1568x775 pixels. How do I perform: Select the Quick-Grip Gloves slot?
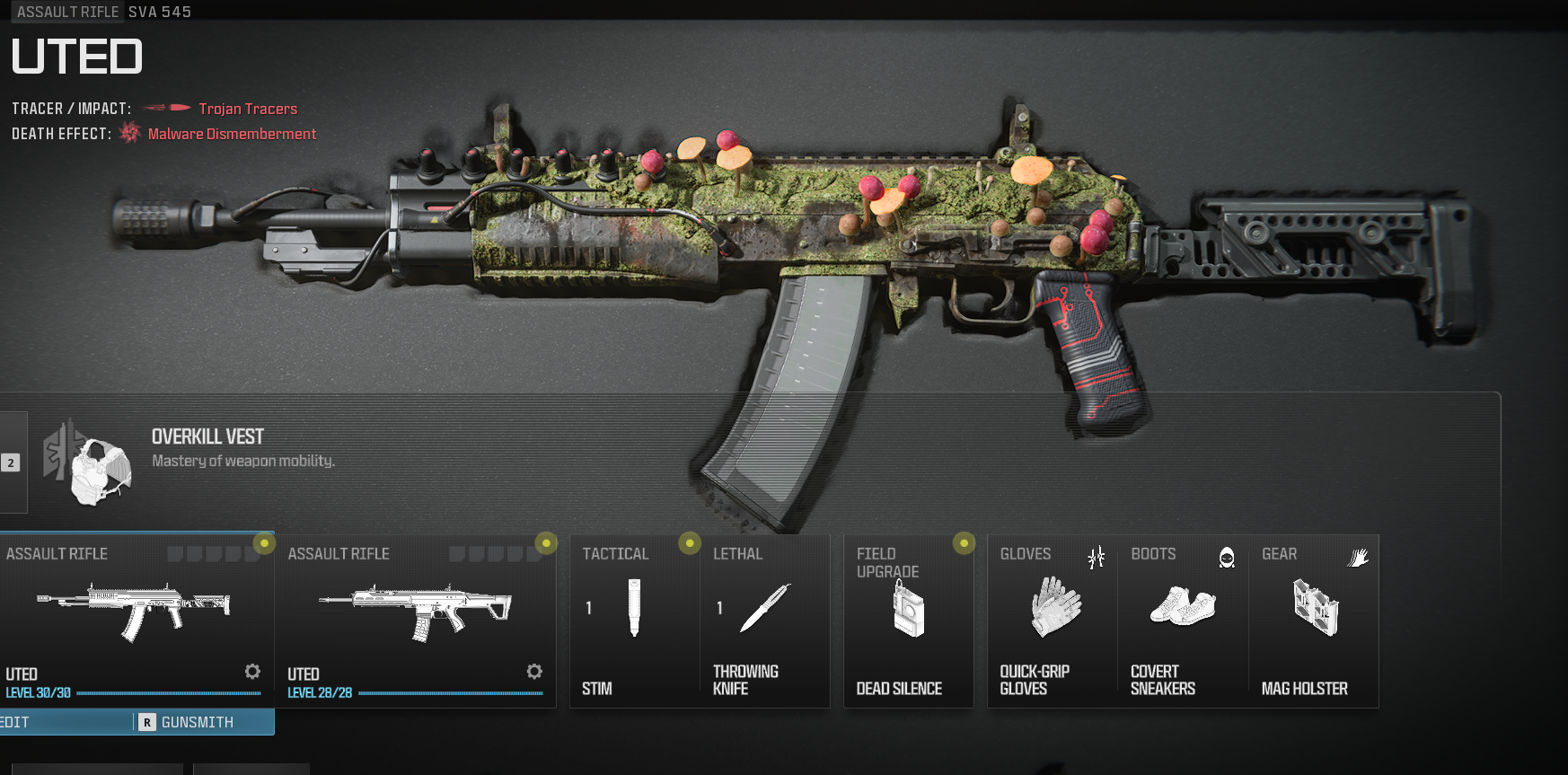[1053, 620]
